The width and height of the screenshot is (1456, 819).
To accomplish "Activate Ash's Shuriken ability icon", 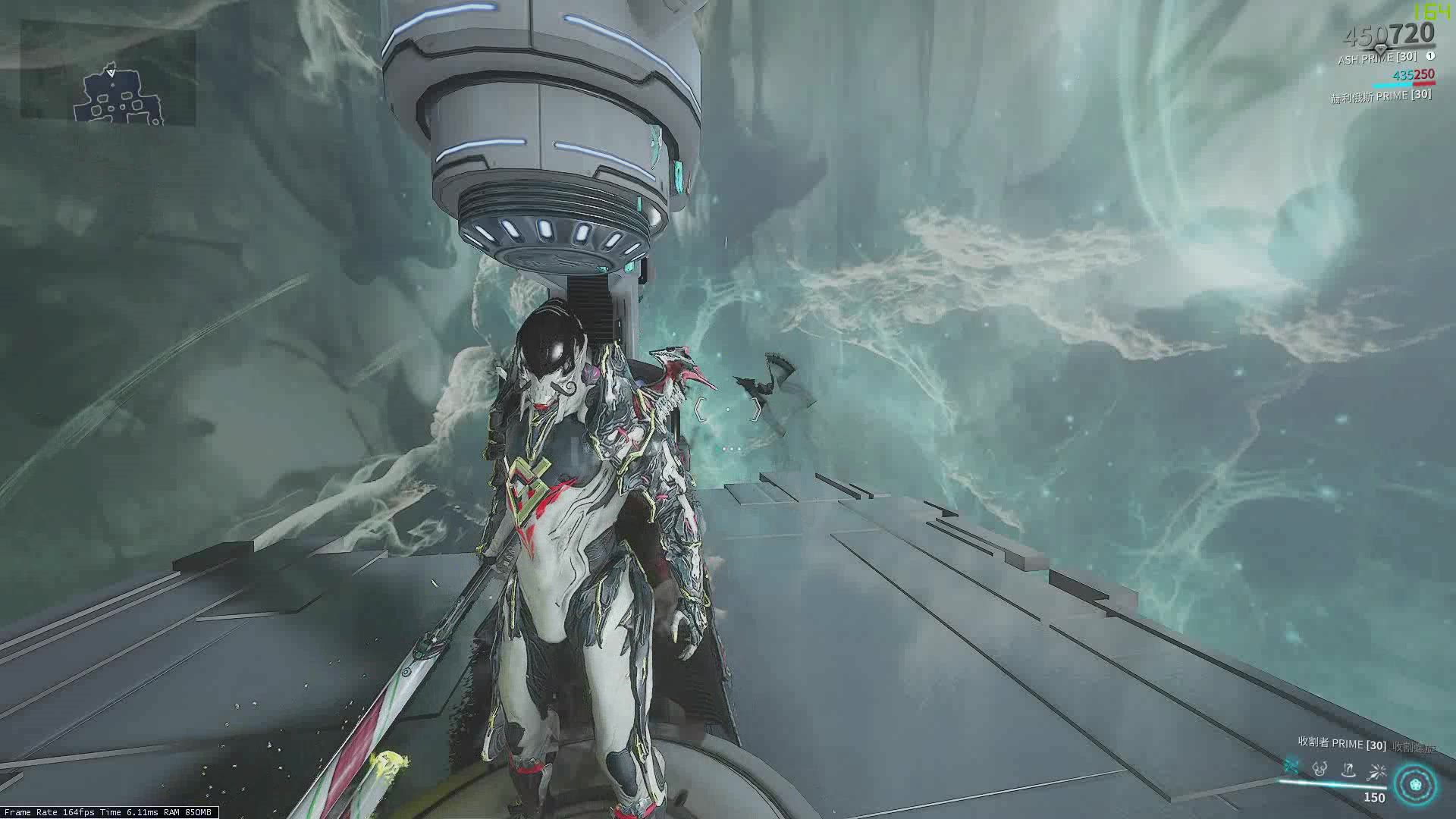I will pyautogui.click(x=1291, y=770).
